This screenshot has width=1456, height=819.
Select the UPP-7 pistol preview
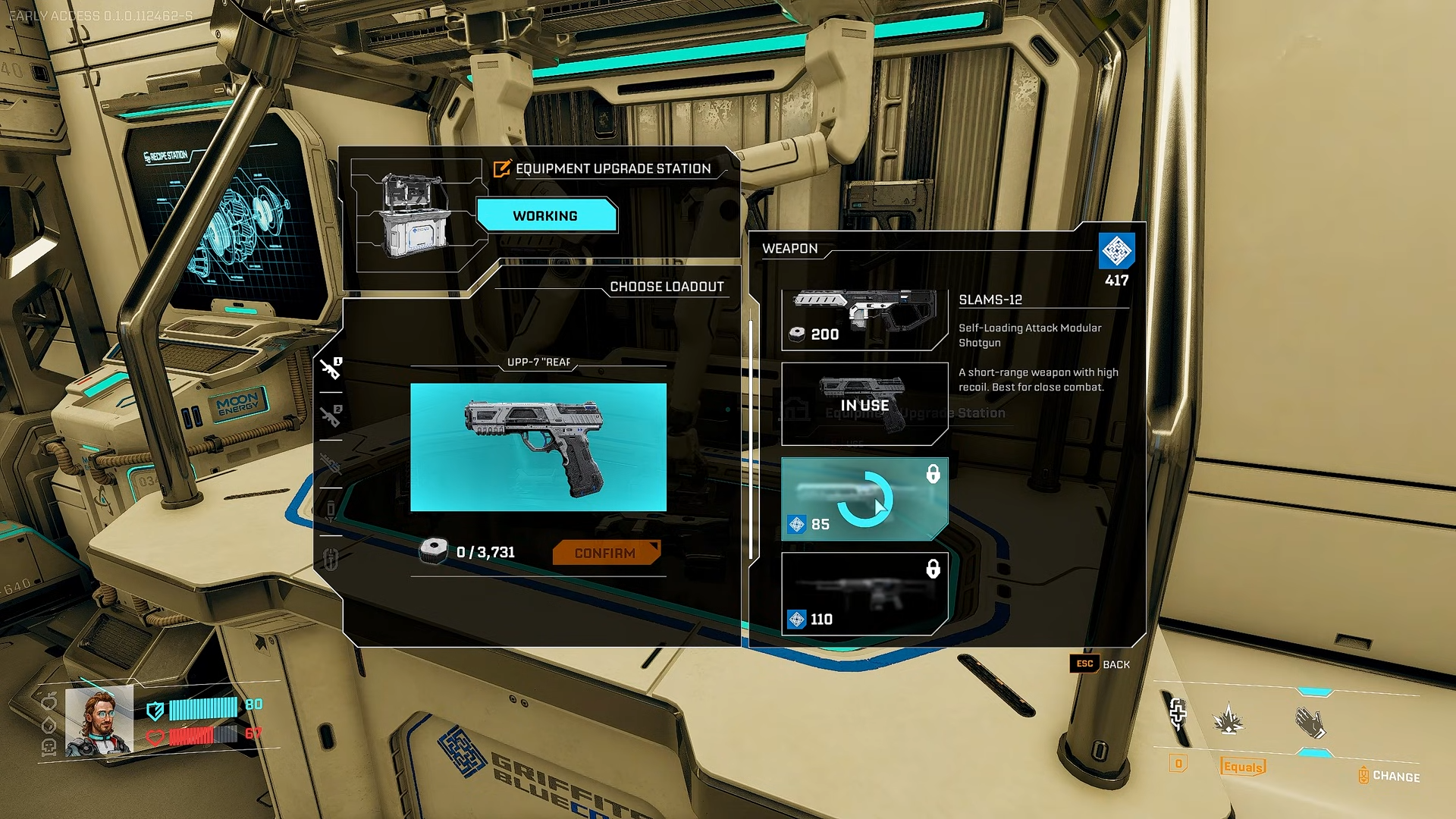[538, 447]
